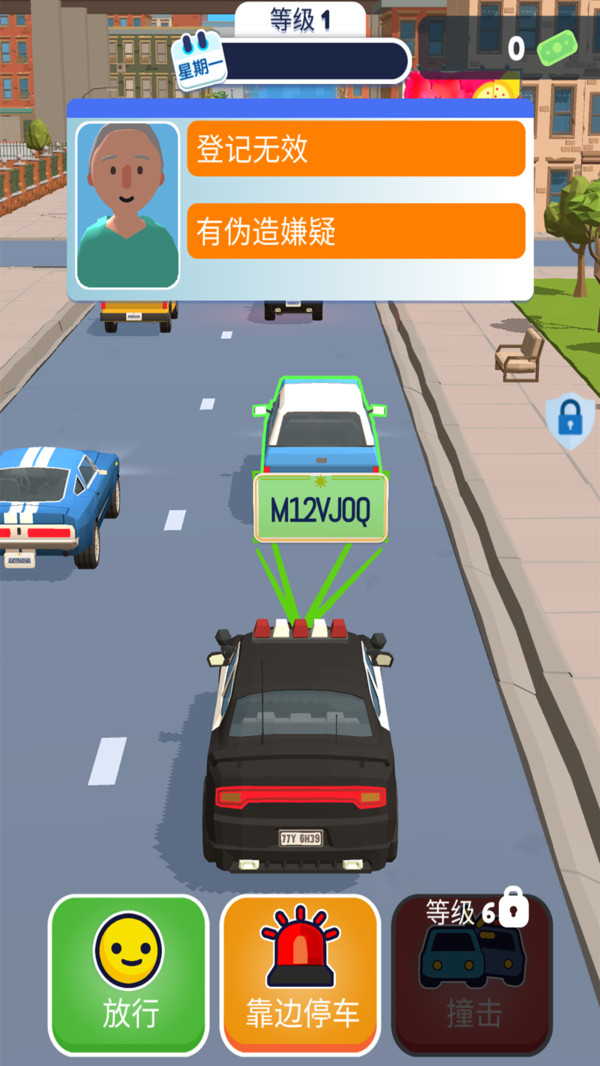Click the M12VJ0Q license plate tag
600x1066 pixels.
[x=320, y=509]
